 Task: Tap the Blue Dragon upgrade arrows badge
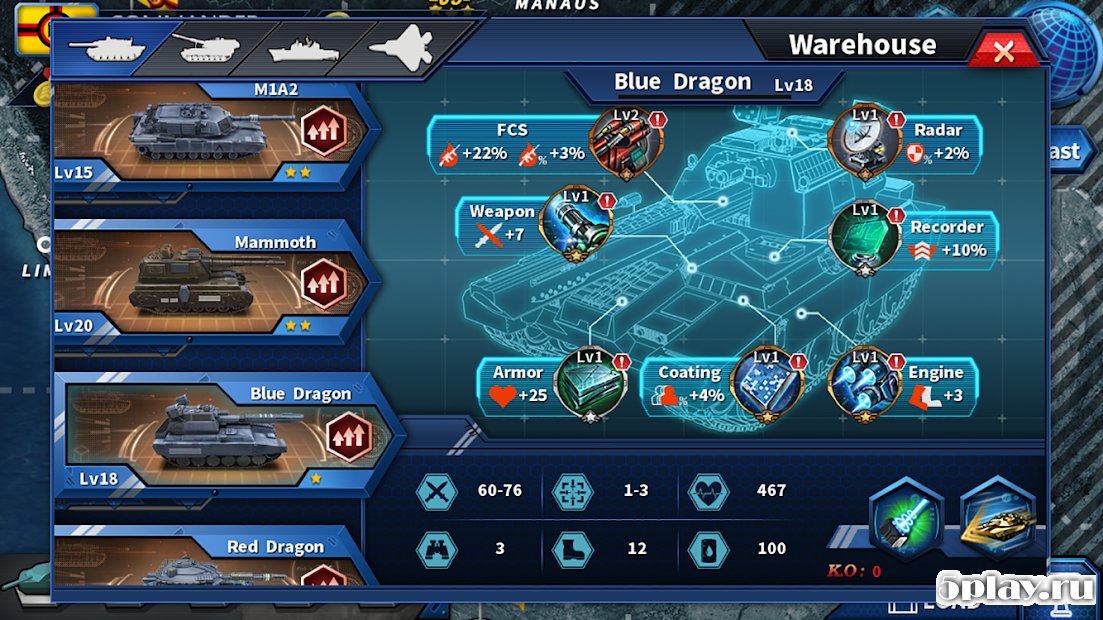coord(349,437)
